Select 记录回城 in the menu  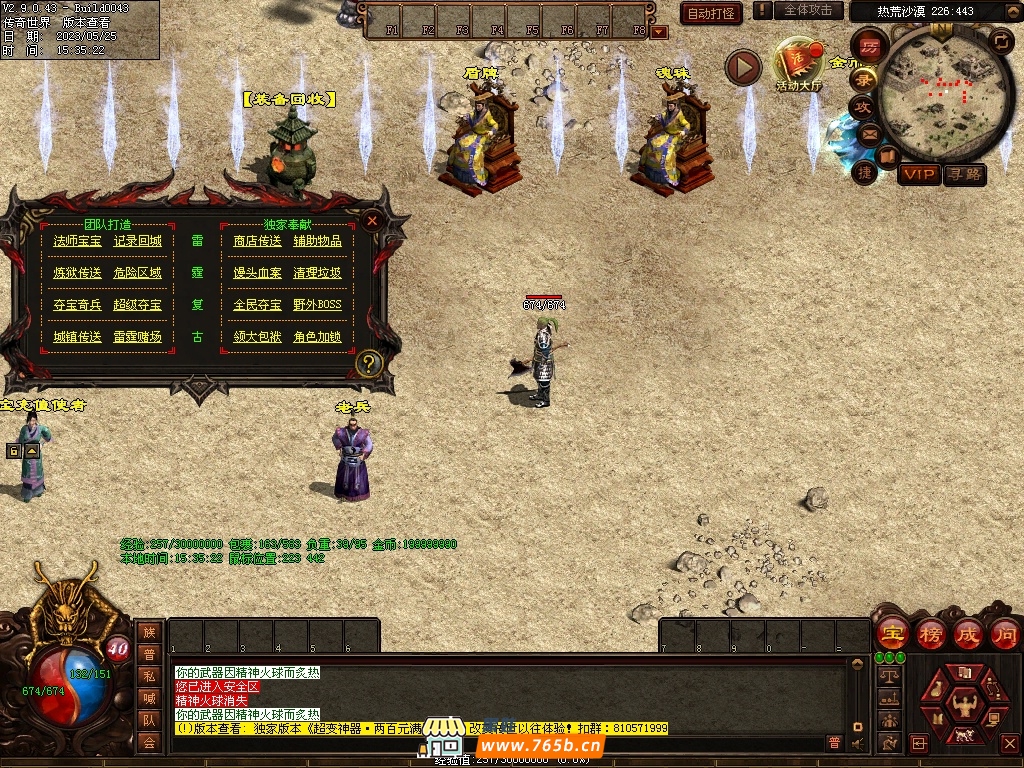pos(137,241)
